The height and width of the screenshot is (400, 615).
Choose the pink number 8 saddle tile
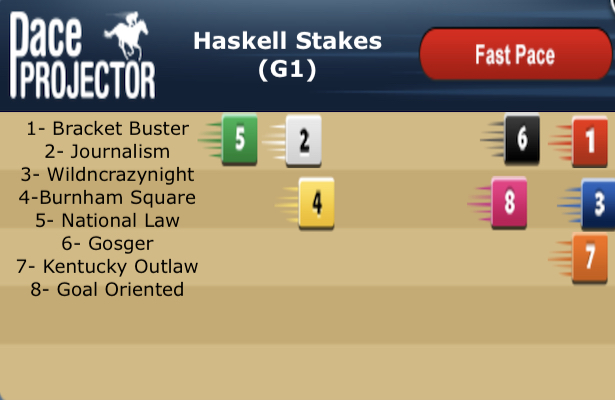pos(508,203)
